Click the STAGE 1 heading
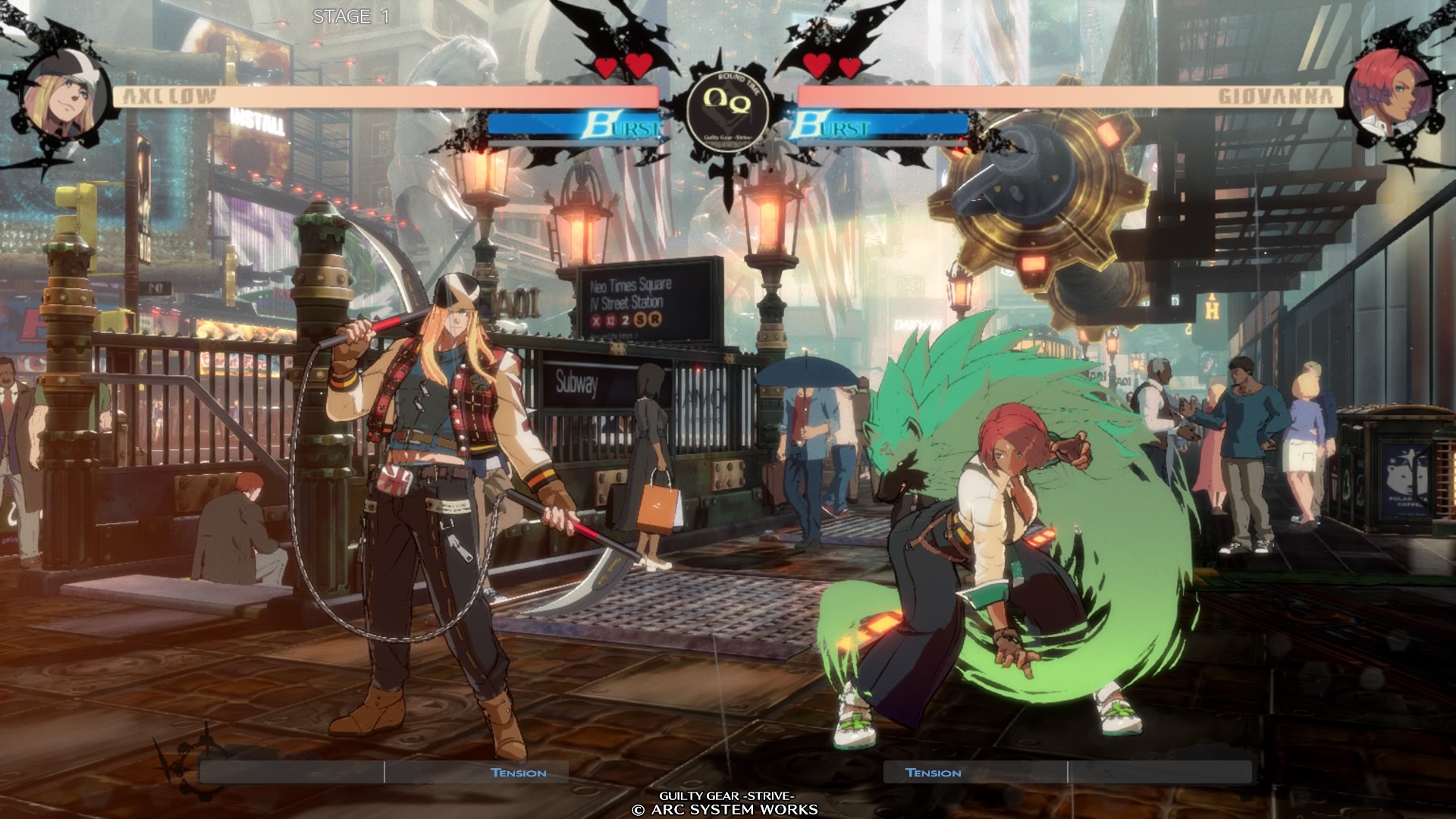Viewport: 1456px width, 819px height. [350, 15]
